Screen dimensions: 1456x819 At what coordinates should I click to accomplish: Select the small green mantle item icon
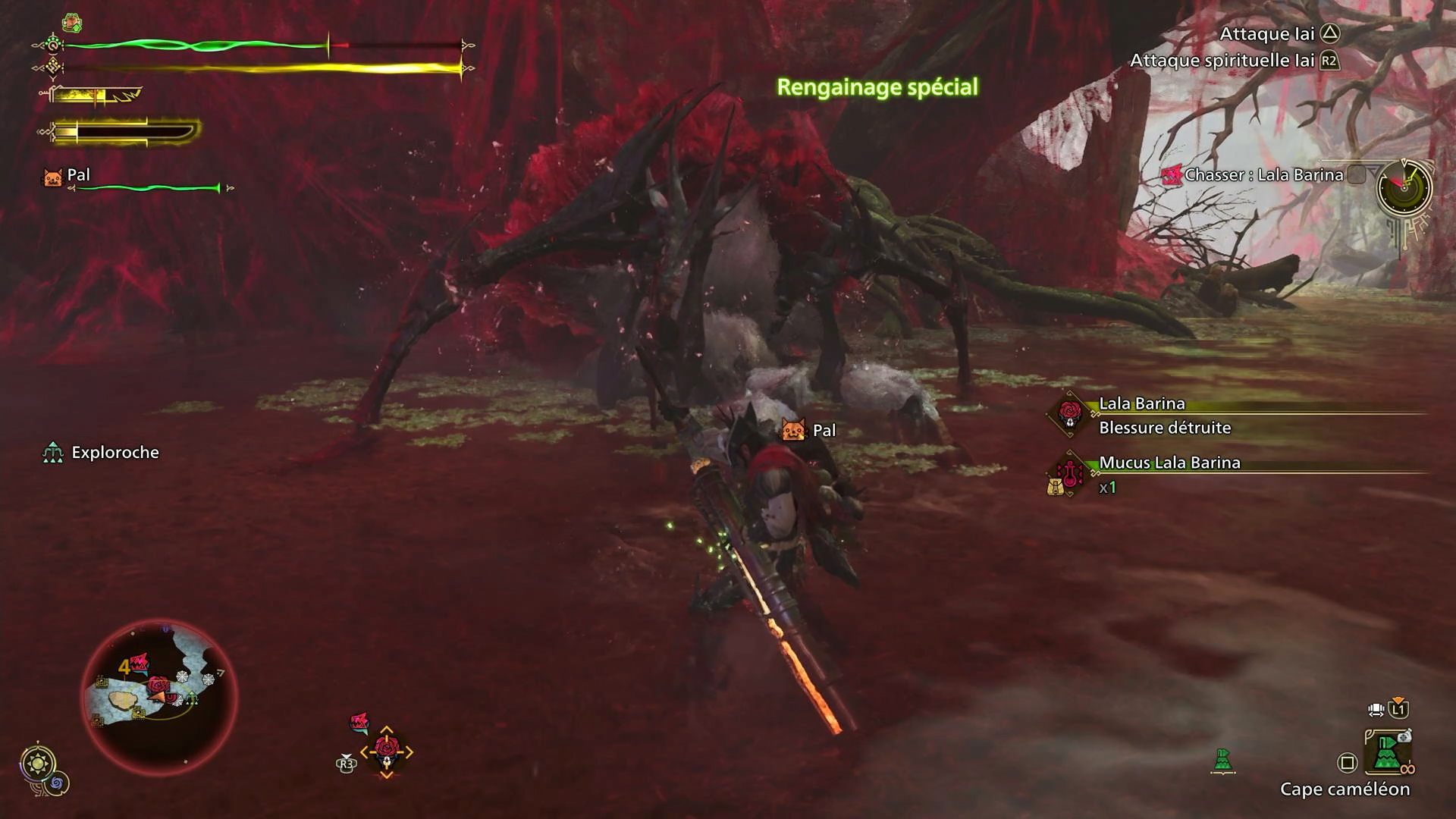click(x=1222, y=759)
